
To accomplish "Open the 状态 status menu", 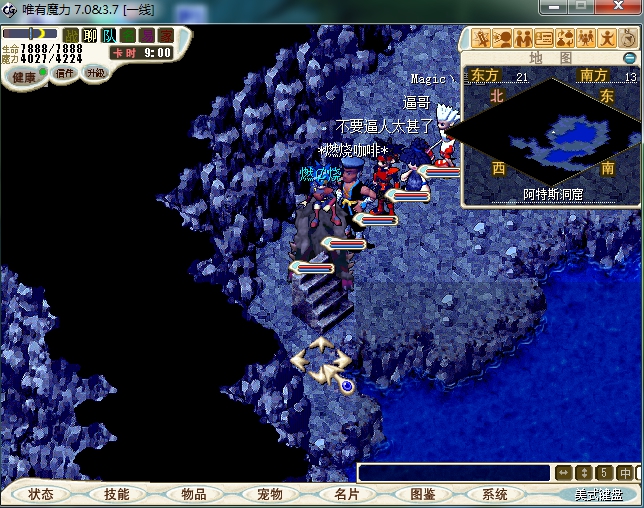I will coord(42,494).
